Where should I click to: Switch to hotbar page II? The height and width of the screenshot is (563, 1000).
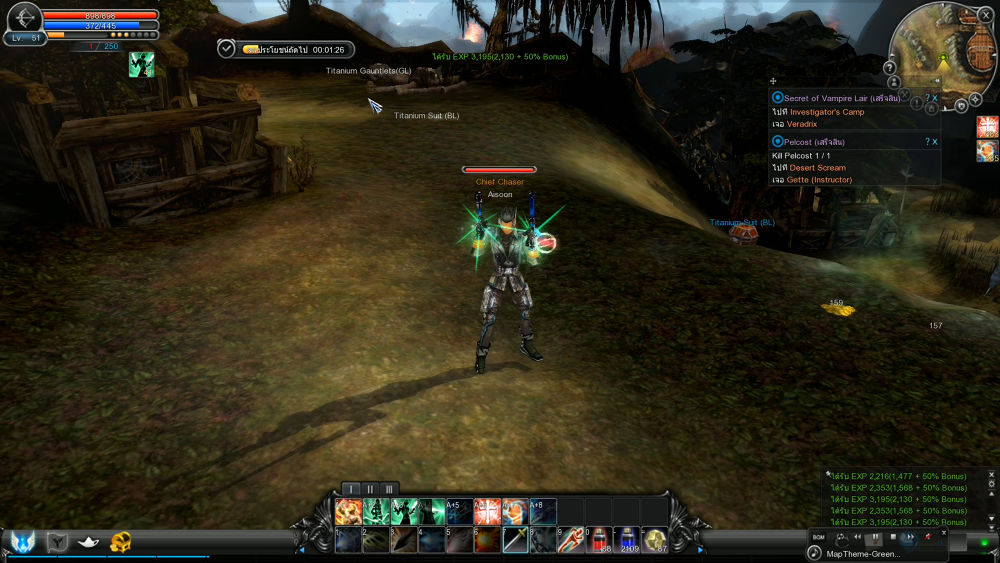tap(370, 489)
